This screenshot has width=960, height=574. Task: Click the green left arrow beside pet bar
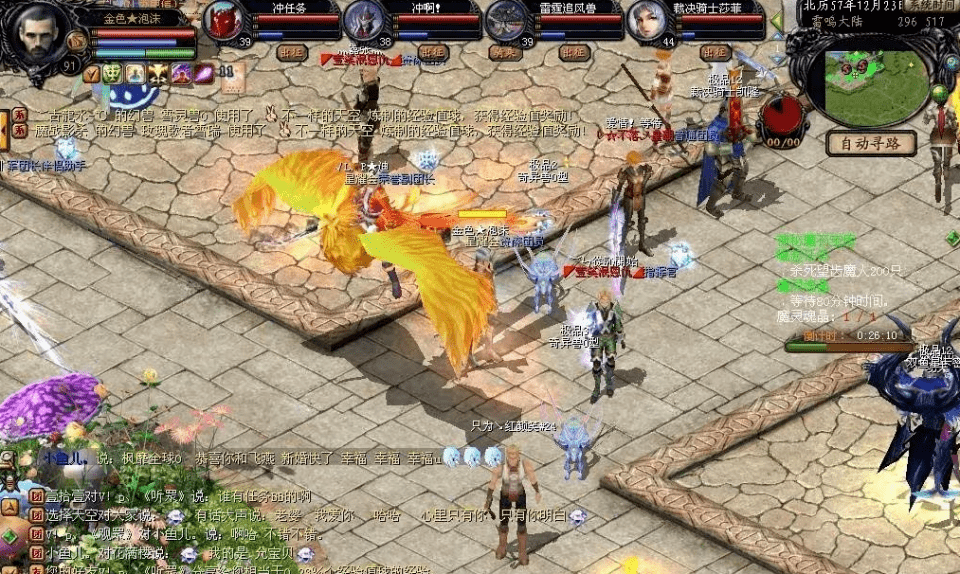click(x=777, y=22)
